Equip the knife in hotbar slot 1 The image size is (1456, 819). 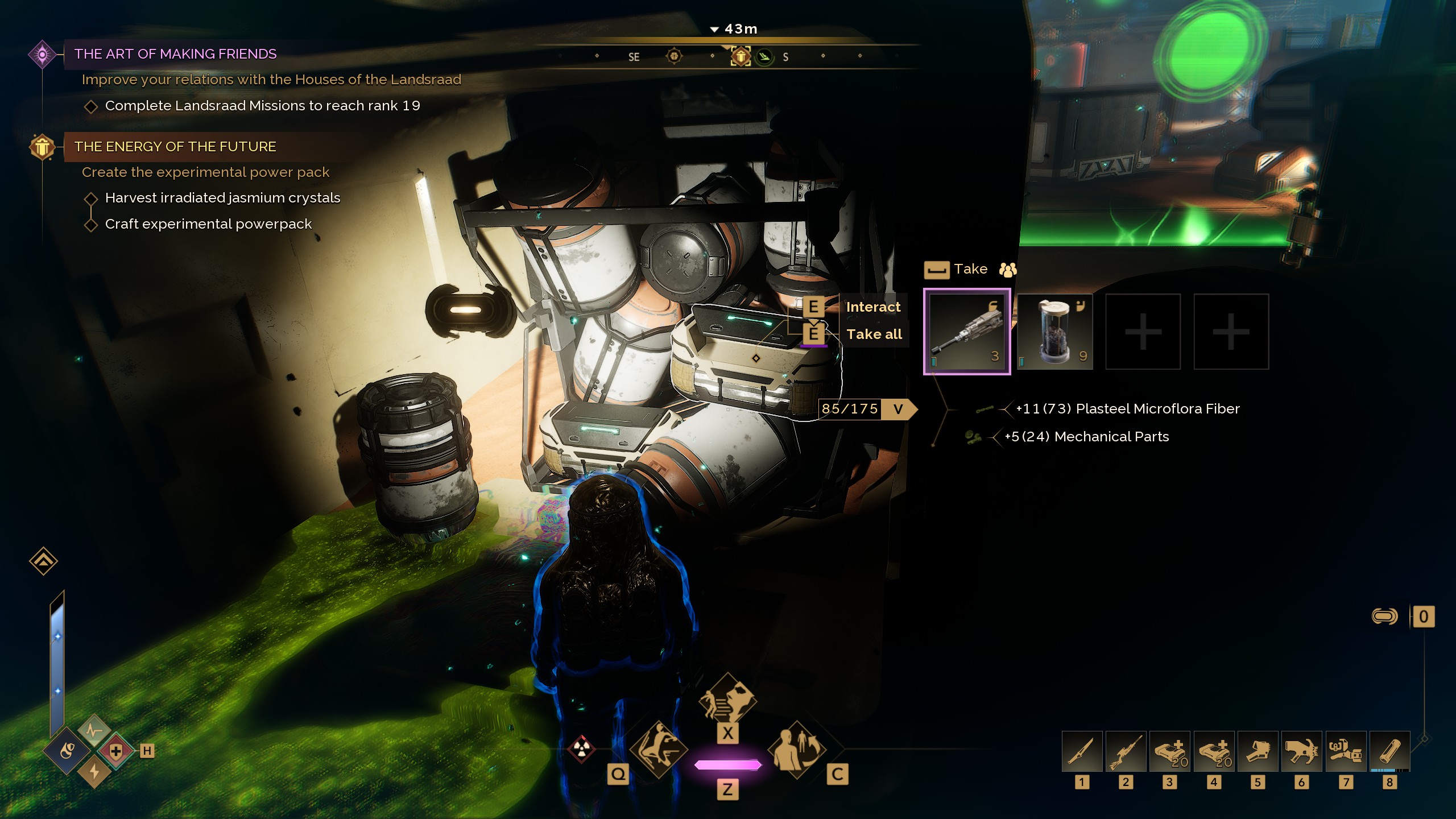pyautogui.click(x=1082, y=751)
